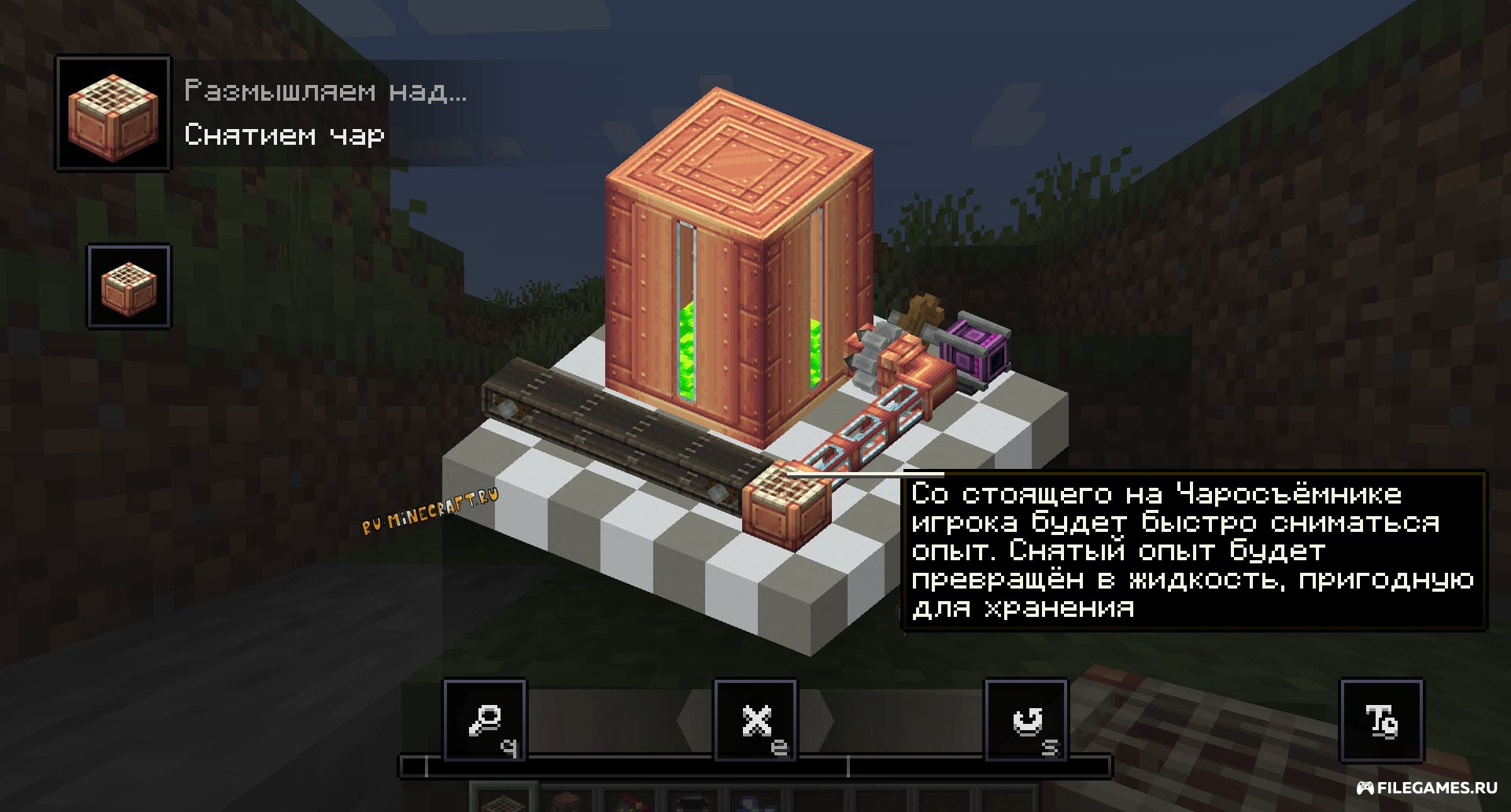Select the large copper block icon beside the title
1511x812 pixels.
point(113,113)
